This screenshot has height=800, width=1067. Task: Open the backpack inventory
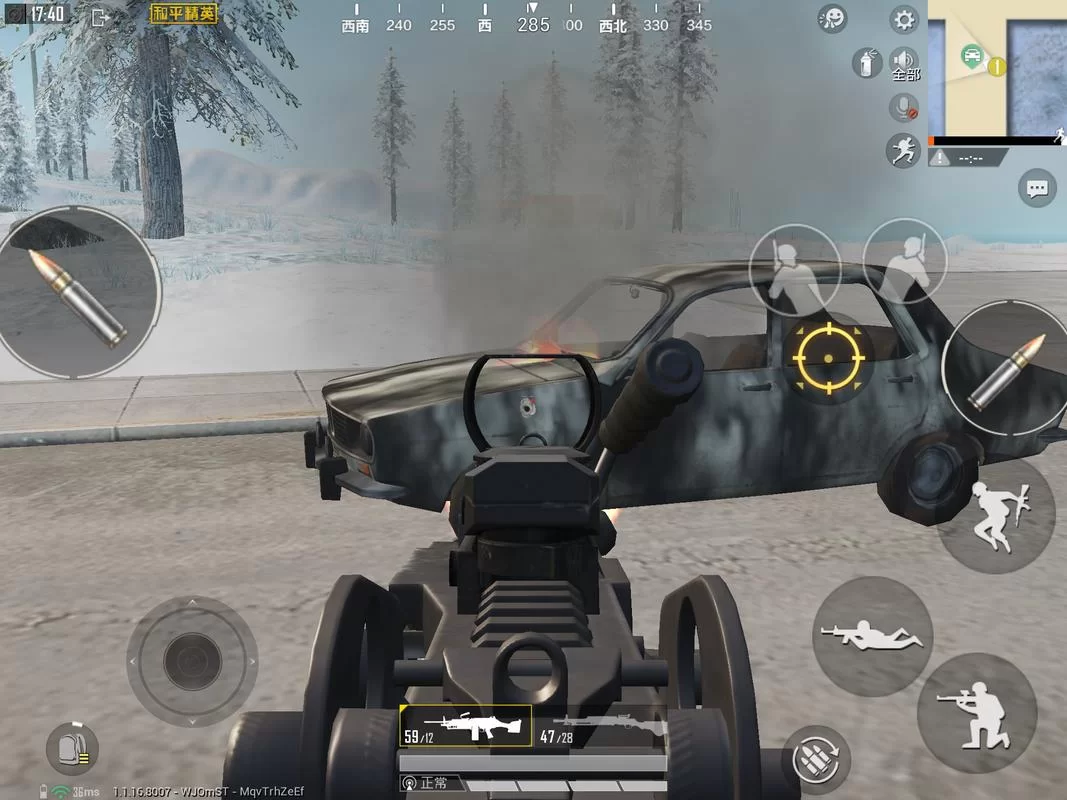(72, 749)
